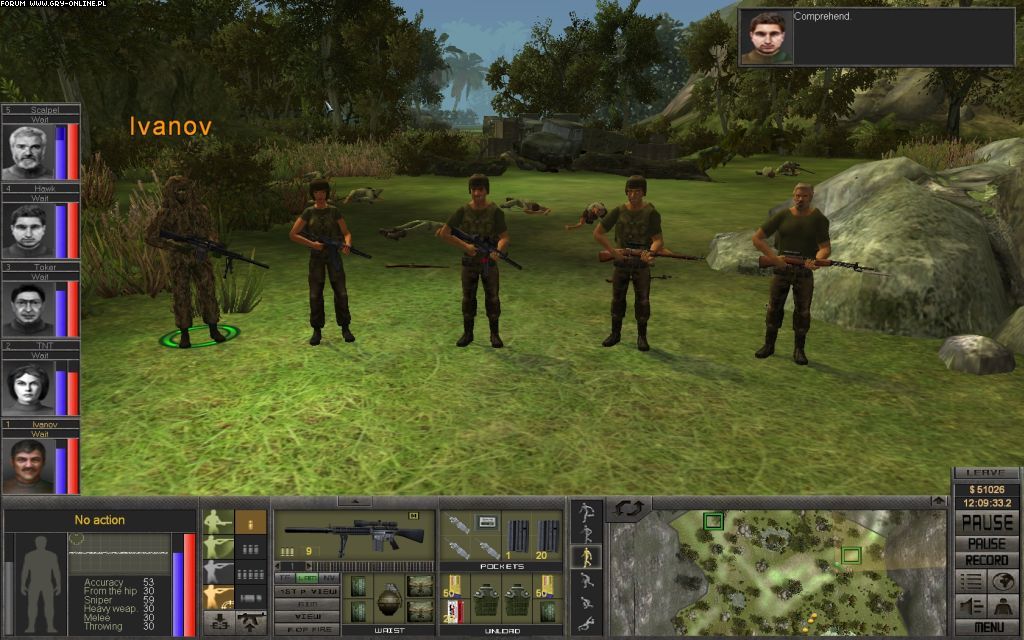Click the large PAUSE button
Image resolution: width=1024 pixels, height=640 pixels.
[986, 523]
